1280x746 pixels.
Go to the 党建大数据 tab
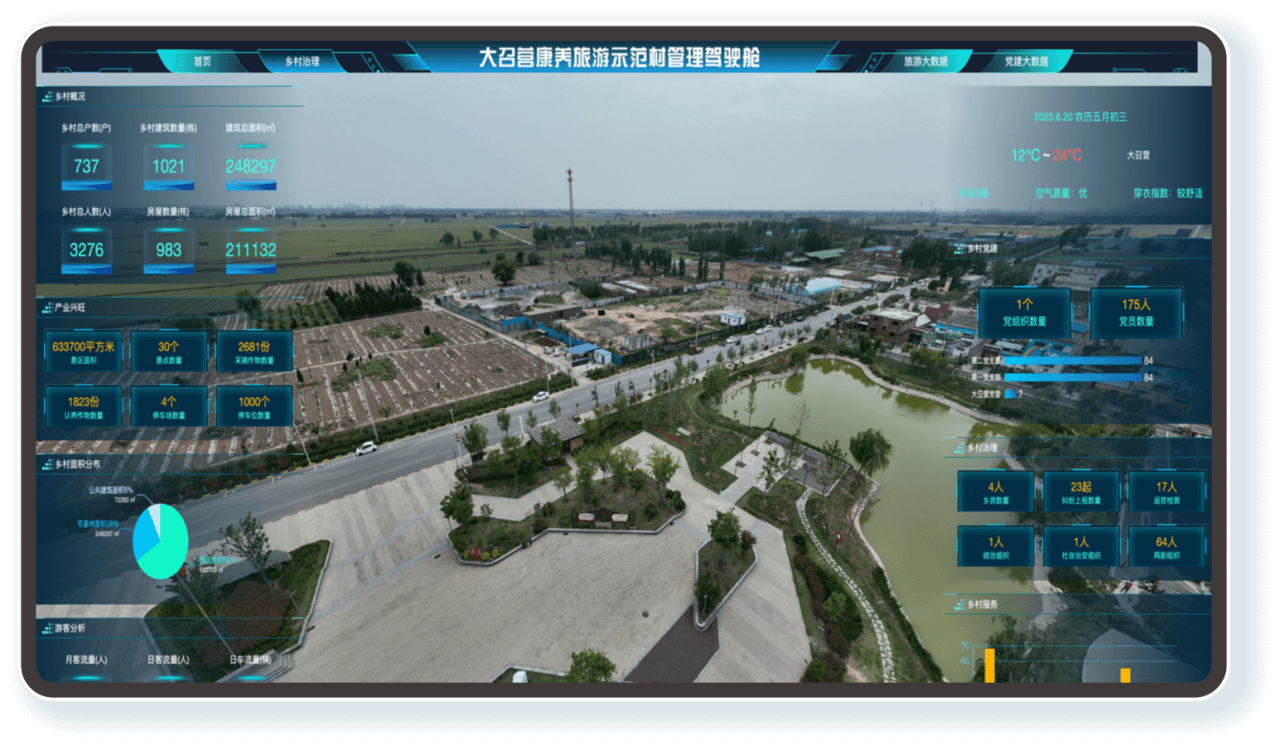tap(1026, 61)
